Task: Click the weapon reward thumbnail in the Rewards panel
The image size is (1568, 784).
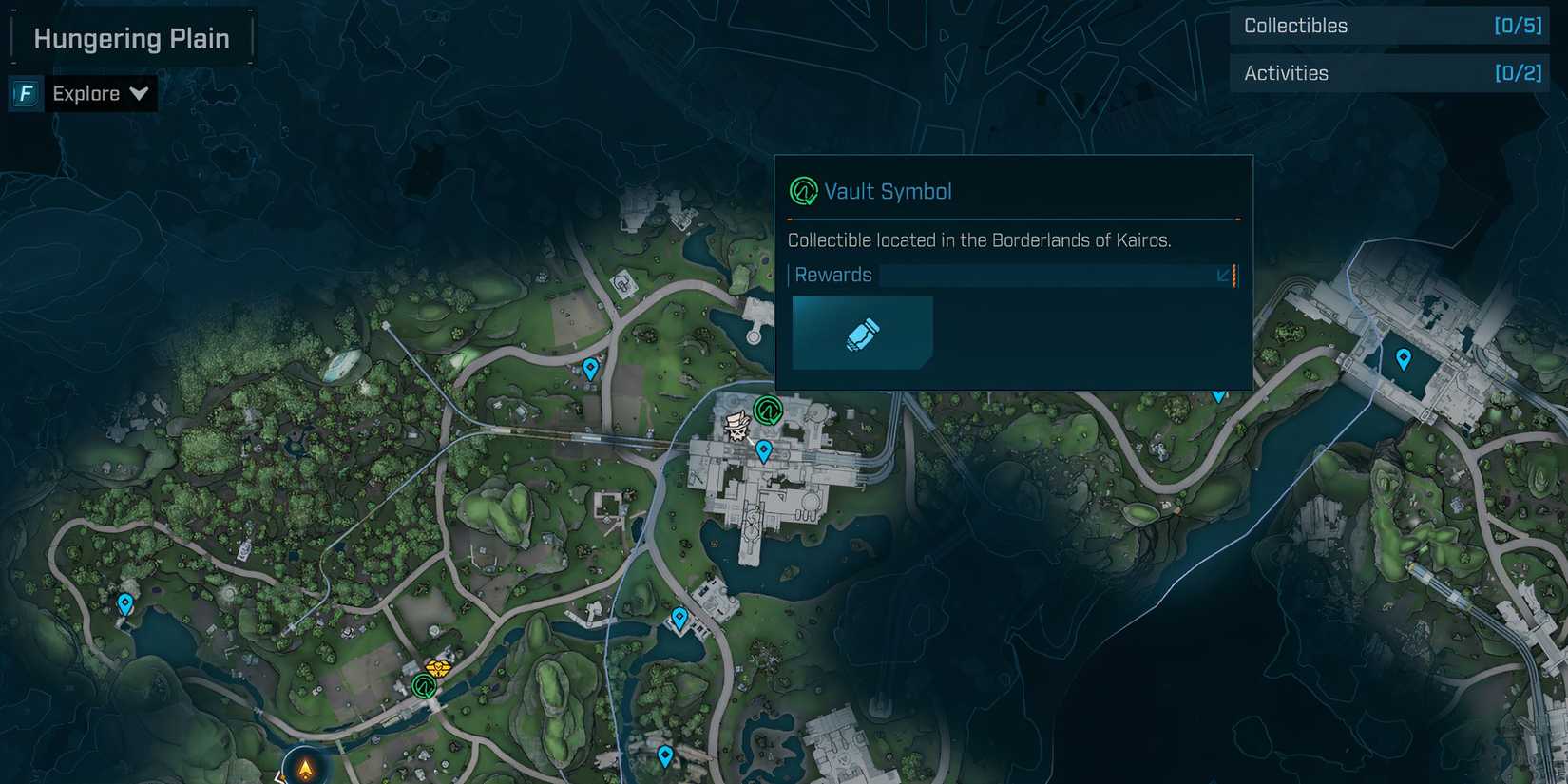Action: coord(861,333)
